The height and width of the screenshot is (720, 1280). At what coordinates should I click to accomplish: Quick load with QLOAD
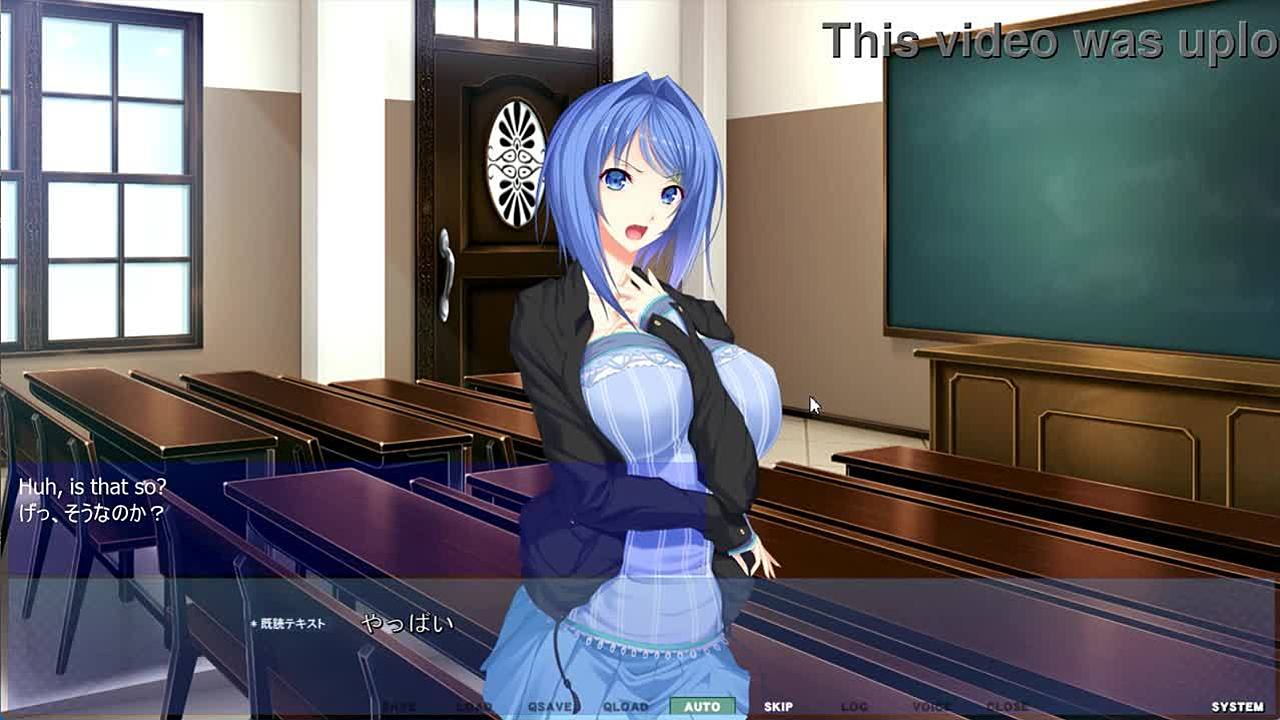(626, 707)
